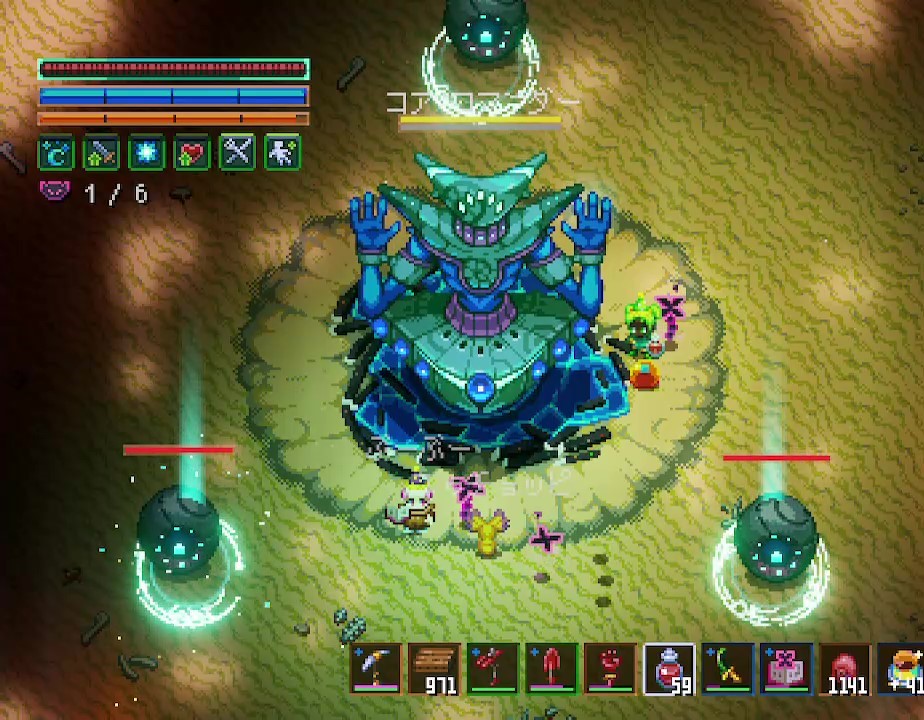Select the red shovel hotbar slot
Screen dimensions: 924x720
(x=551, y=667)
